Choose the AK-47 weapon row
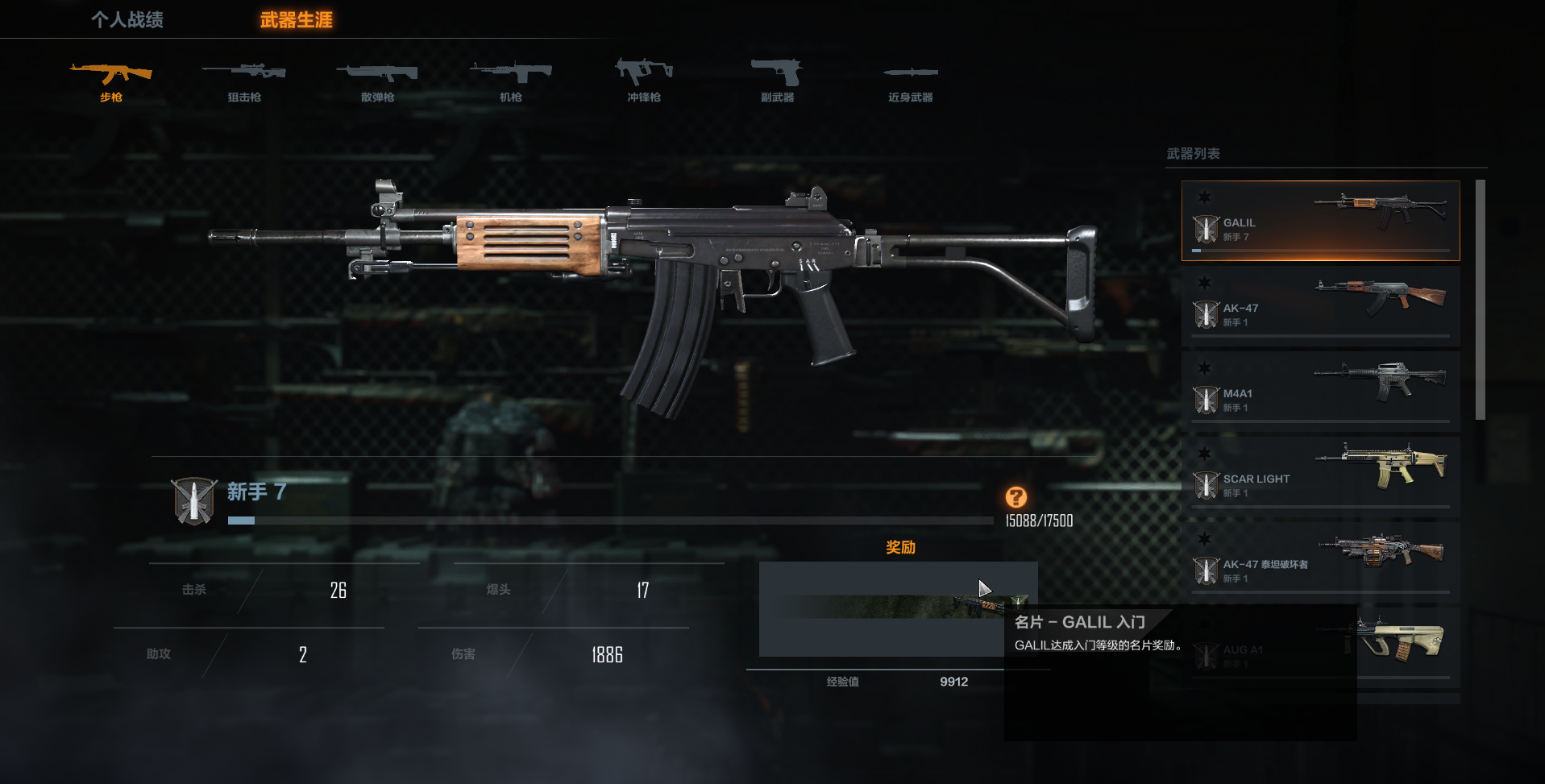Viewport: 1545px width, 784px height. 1320,306
